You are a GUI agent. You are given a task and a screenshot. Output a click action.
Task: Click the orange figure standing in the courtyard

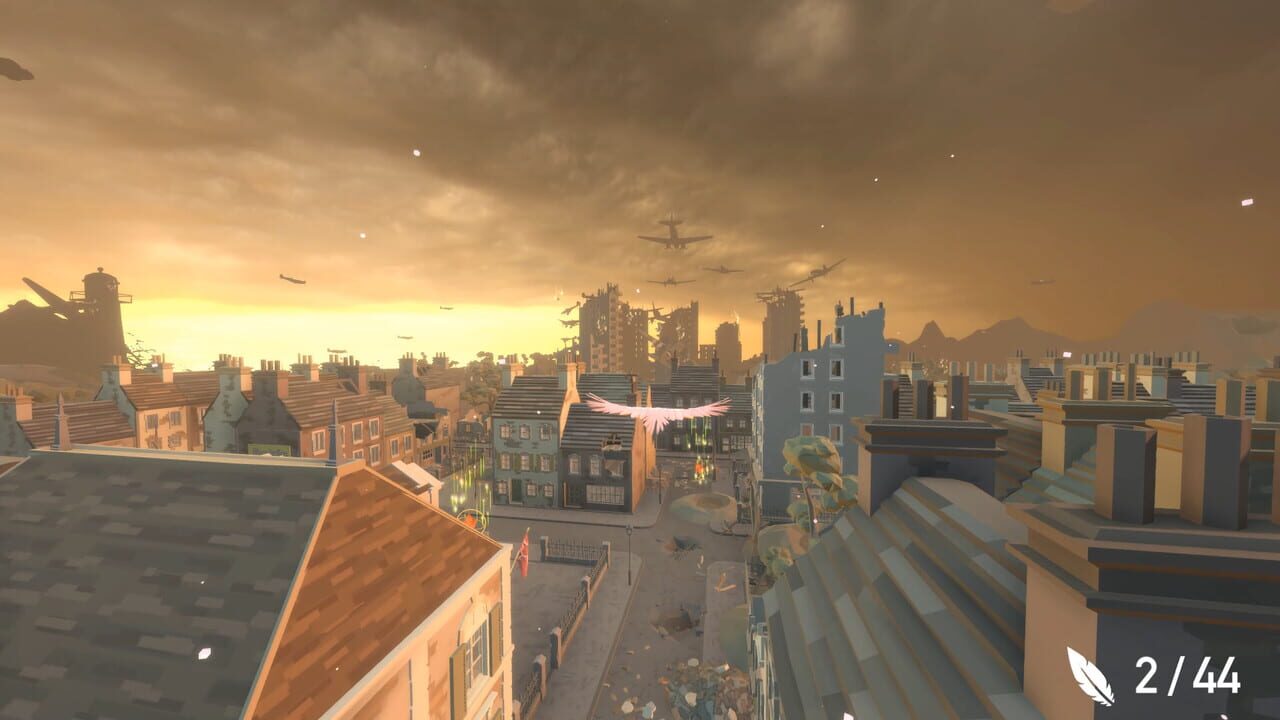click(698, 468)
